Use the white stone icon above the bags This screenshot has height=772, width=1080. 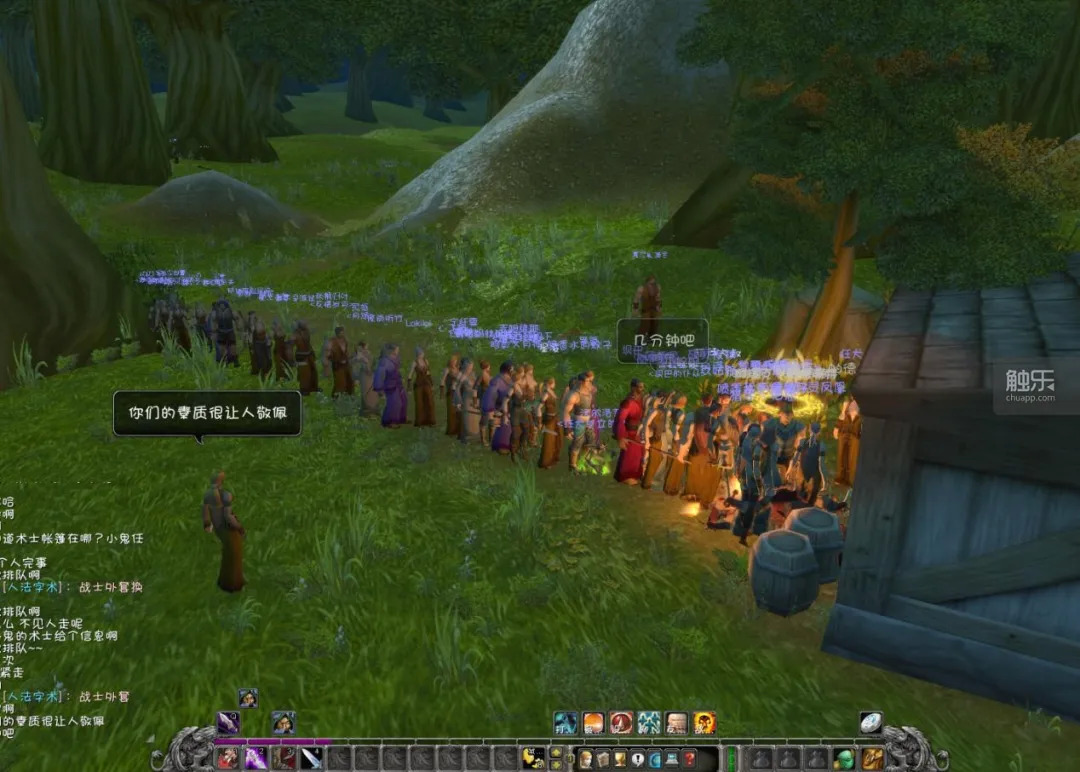pos(872,723)
